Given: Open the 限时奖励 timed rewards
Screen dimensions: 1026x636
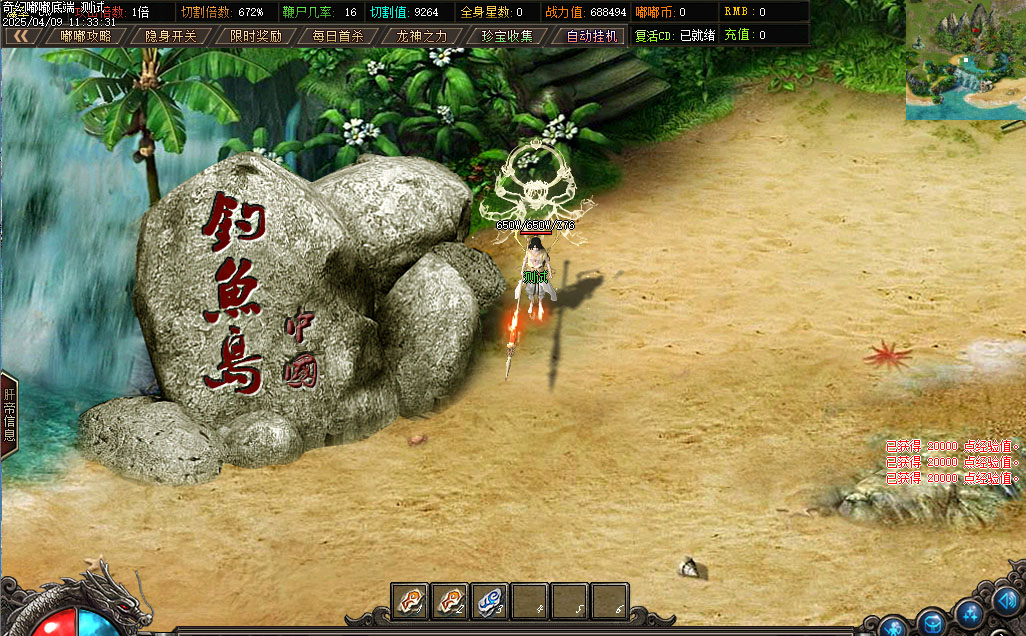Looking at the screenshot, I should (x=256, y=36).
